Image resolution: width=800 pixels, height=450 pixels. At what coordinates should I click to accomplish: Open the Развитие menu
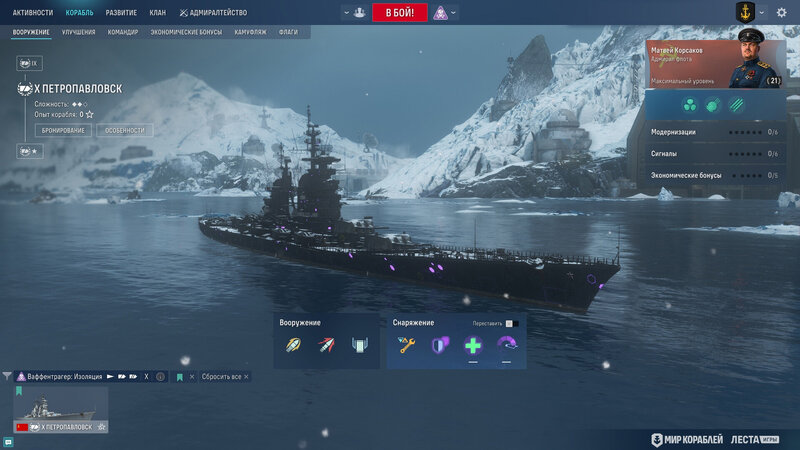coord(121,13)
